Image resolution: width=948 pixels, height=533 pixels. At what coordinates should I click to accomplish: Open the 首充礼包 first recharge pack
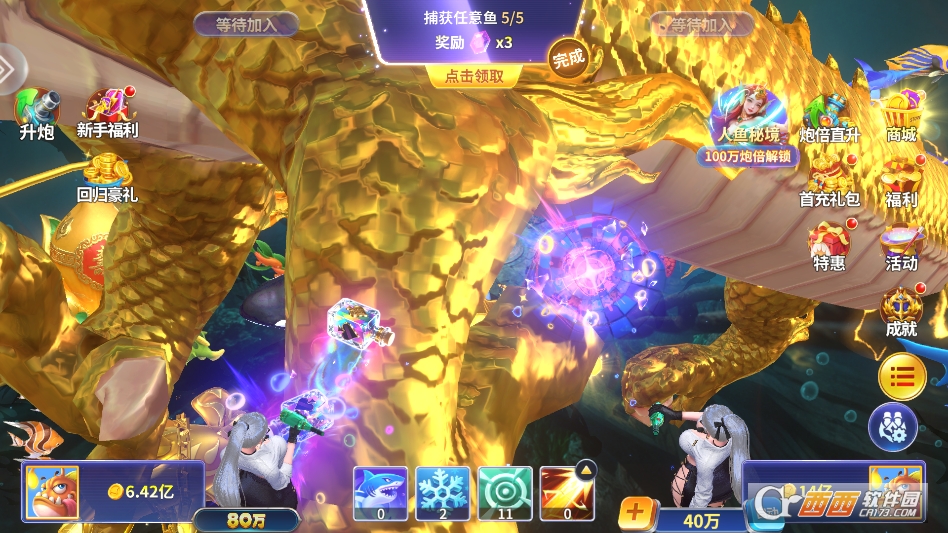[x=829, y=181]
